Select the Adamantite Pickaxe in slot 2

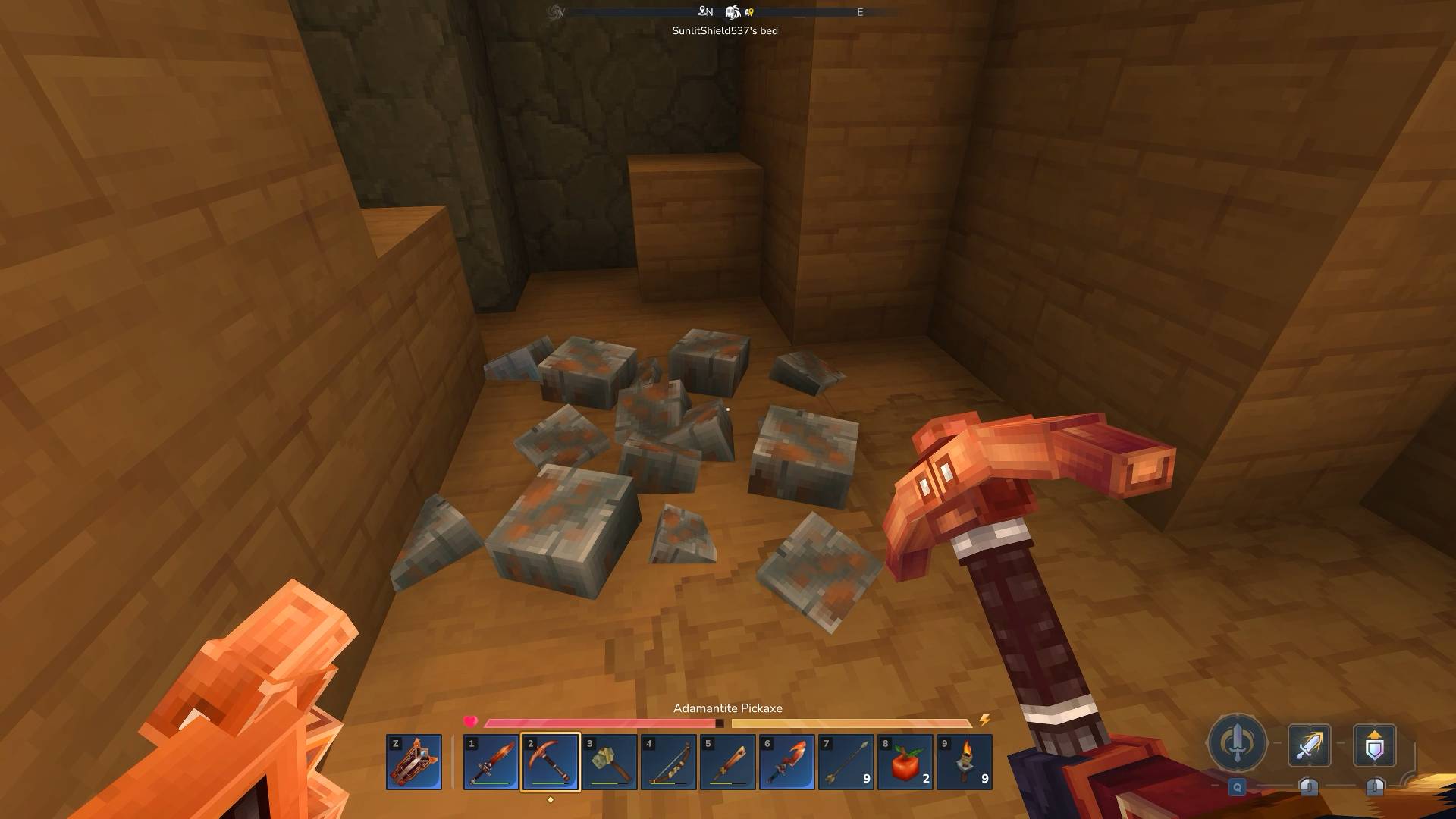coord(551,762)
